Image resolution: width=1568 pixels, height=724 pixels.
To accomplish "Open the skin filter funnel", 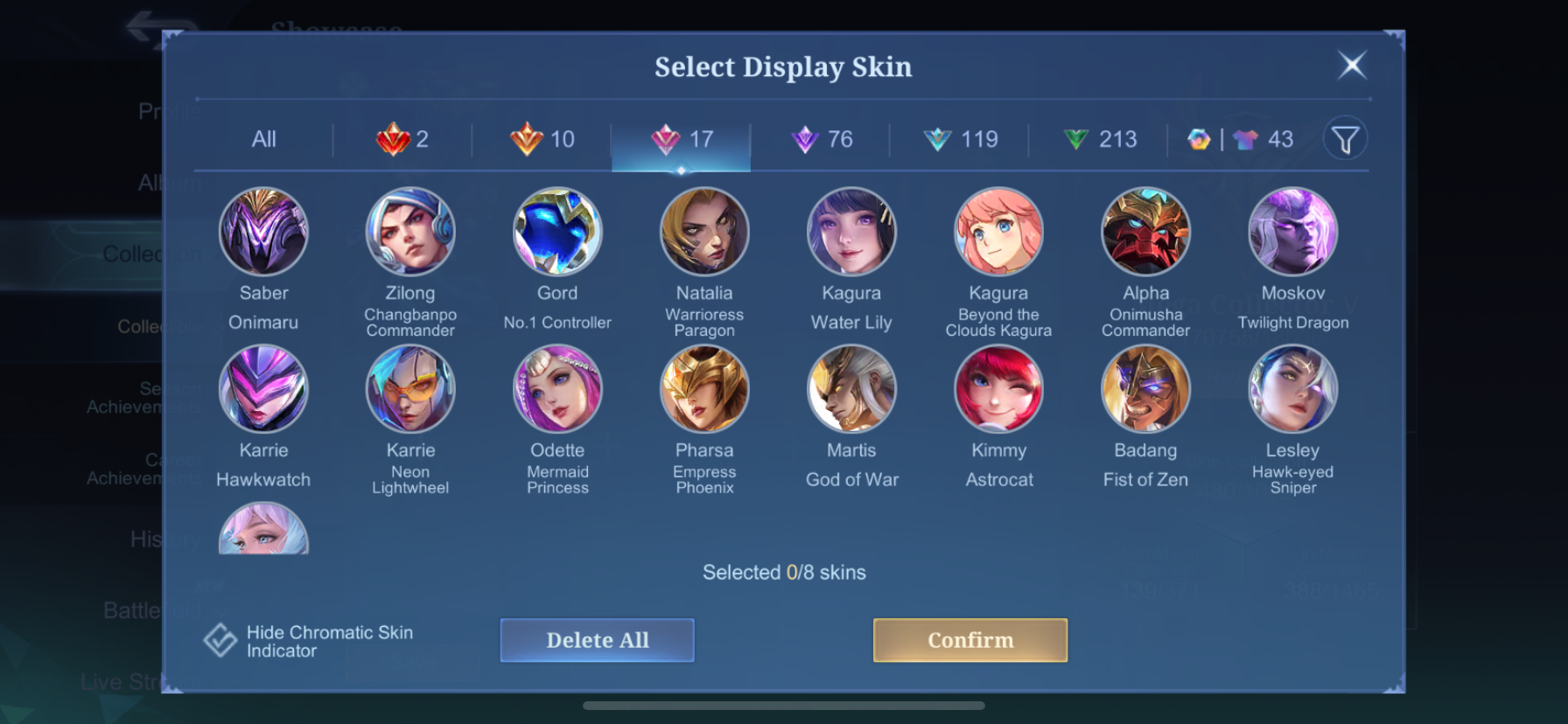I will [1345, 138].
